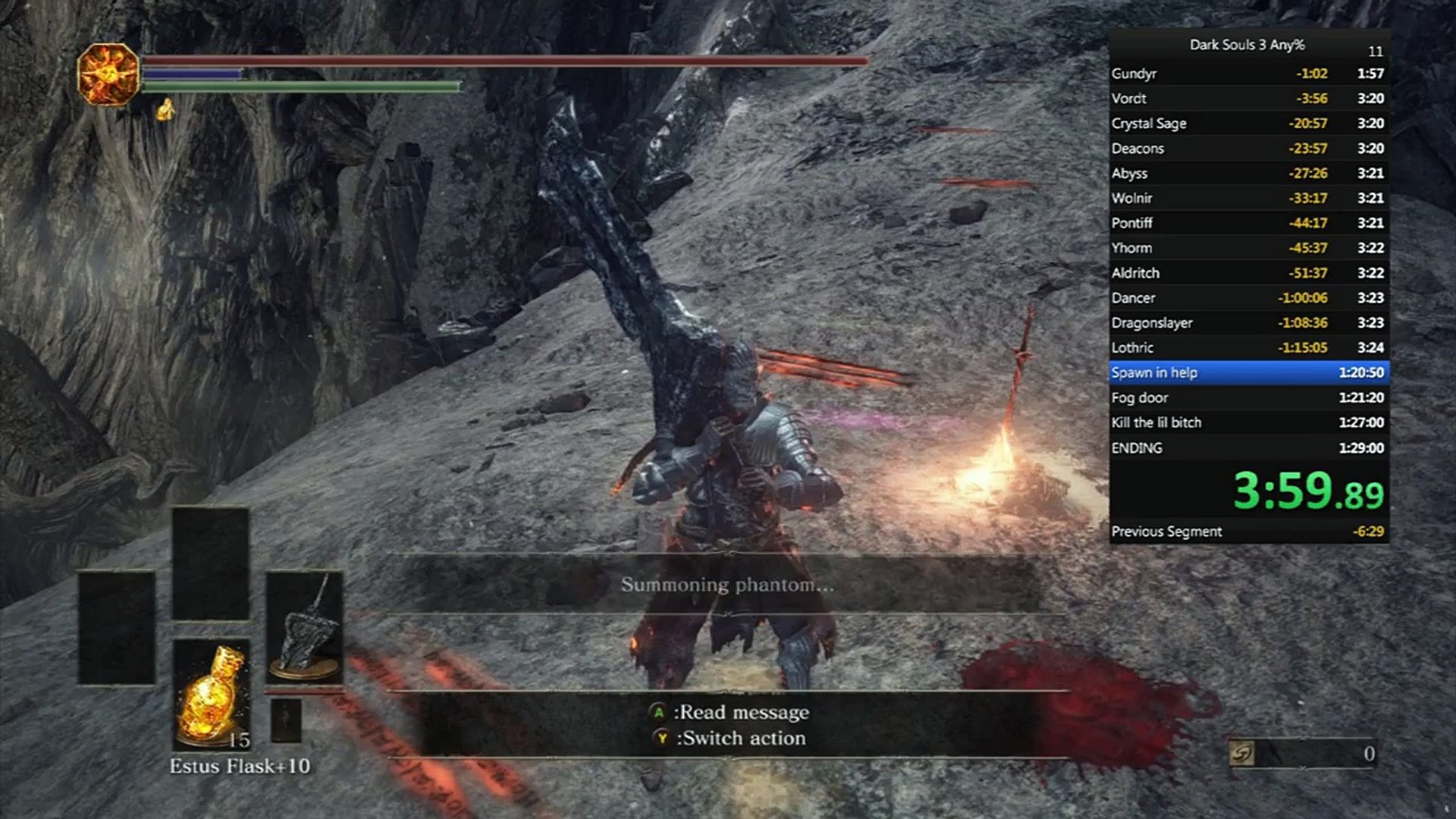Select the equipped greatsword weapon slot
This screenshot has height=819, width=1456.
click(304, 626)
